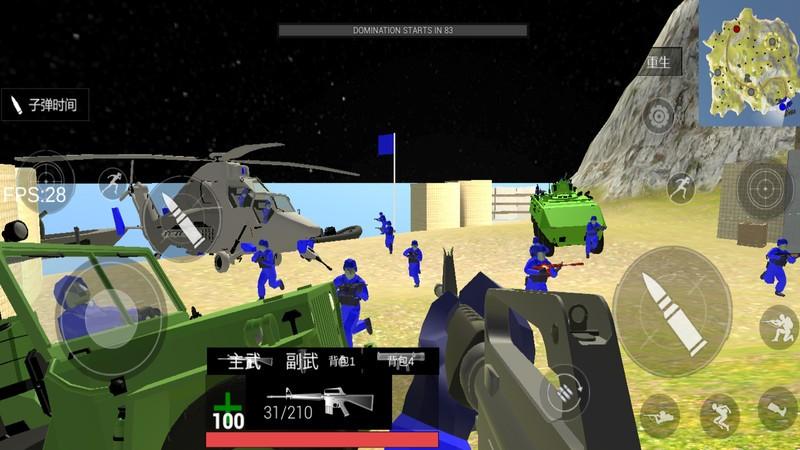Choose the 背包4 backpack slot
The height and width of the screenshot is (450, 800).
pyautogui.click(x=401, y=360)
